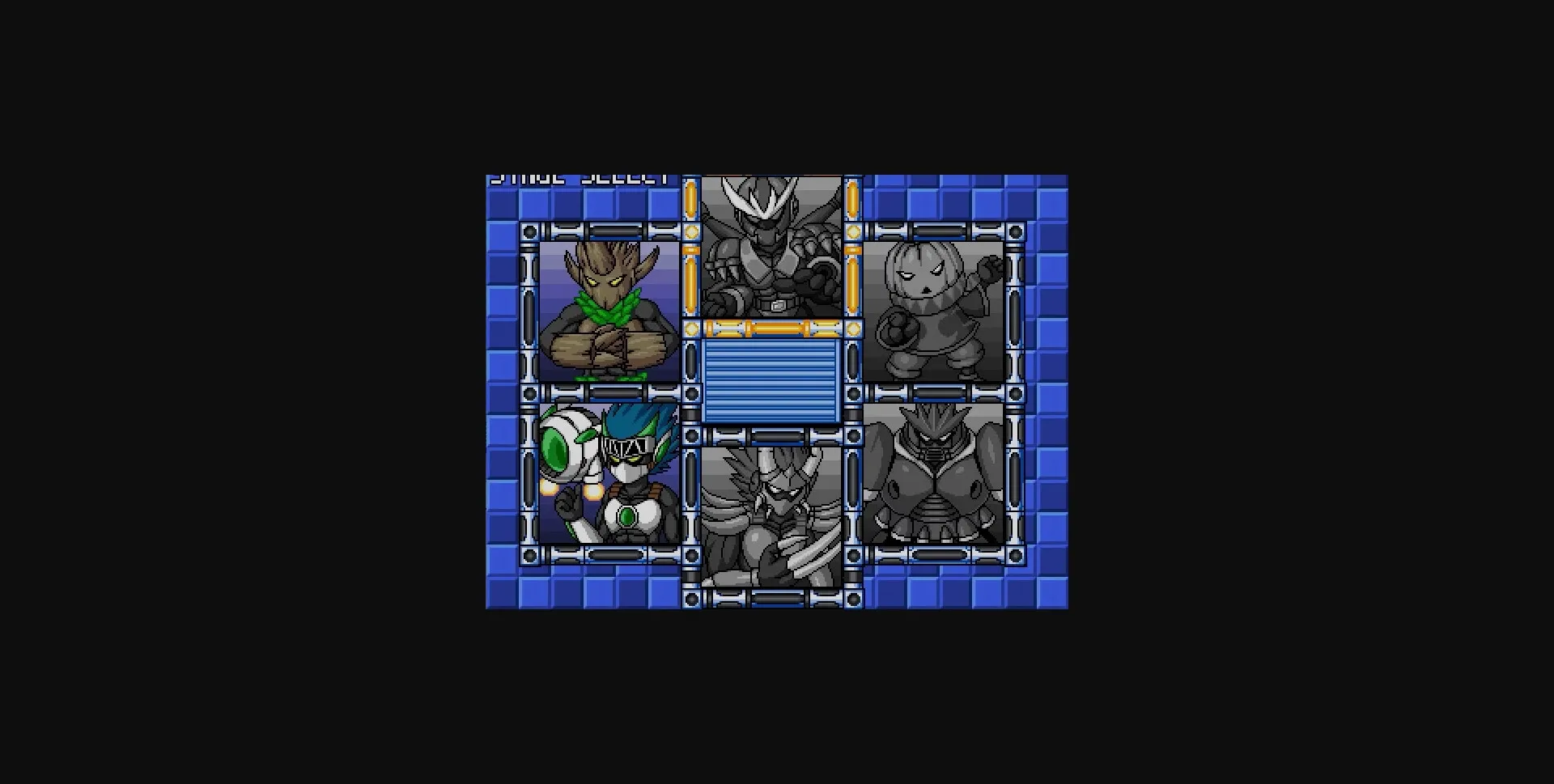Image resolution: width=1554 pixels, height=784 pixels.
Task: Click the knight boss's belt buckle
Action: (777, 306)
